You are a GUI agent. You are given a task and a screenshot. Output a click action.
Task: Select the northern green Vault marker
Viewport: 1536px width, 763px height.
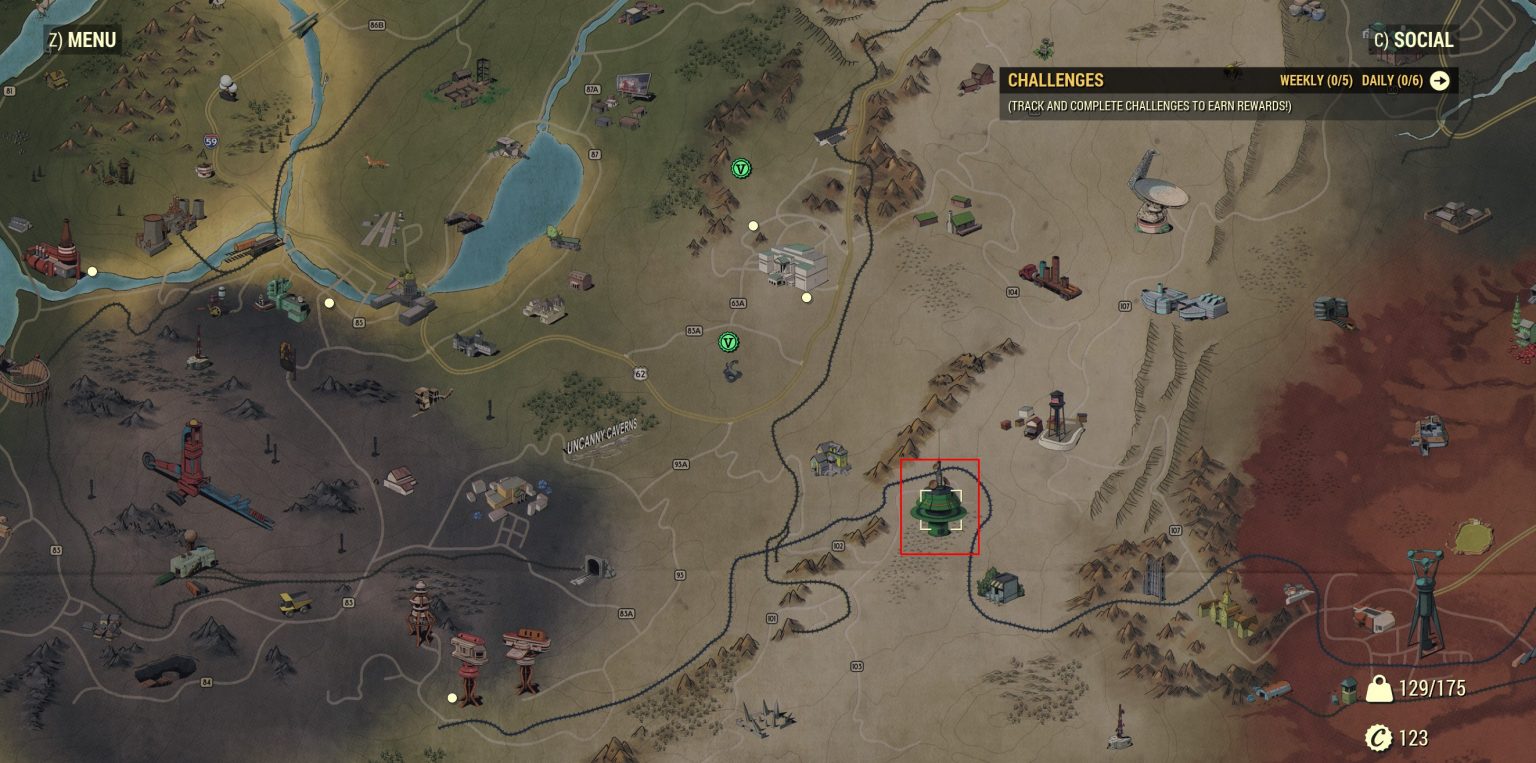coord(740,170)
